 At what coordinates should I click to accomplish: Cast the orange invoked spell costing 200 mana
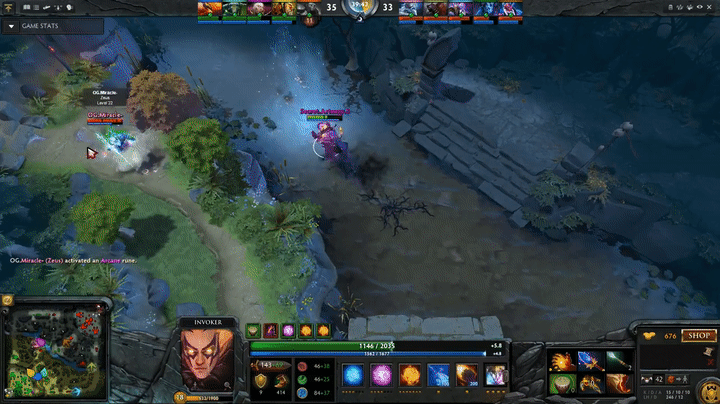coord(466,375)
